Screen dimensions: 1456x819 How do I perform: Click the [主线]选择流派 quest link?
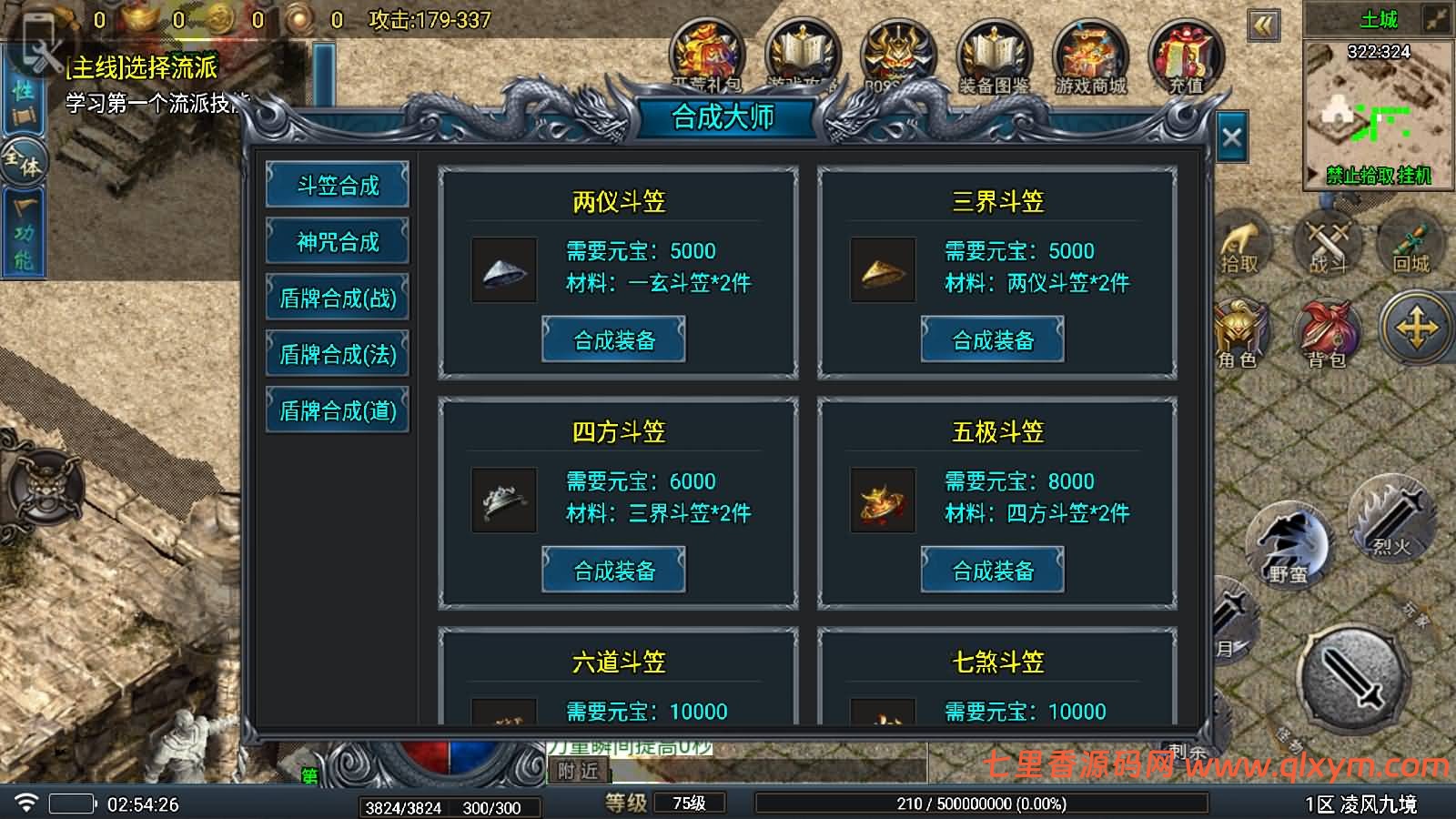point(141,67)
